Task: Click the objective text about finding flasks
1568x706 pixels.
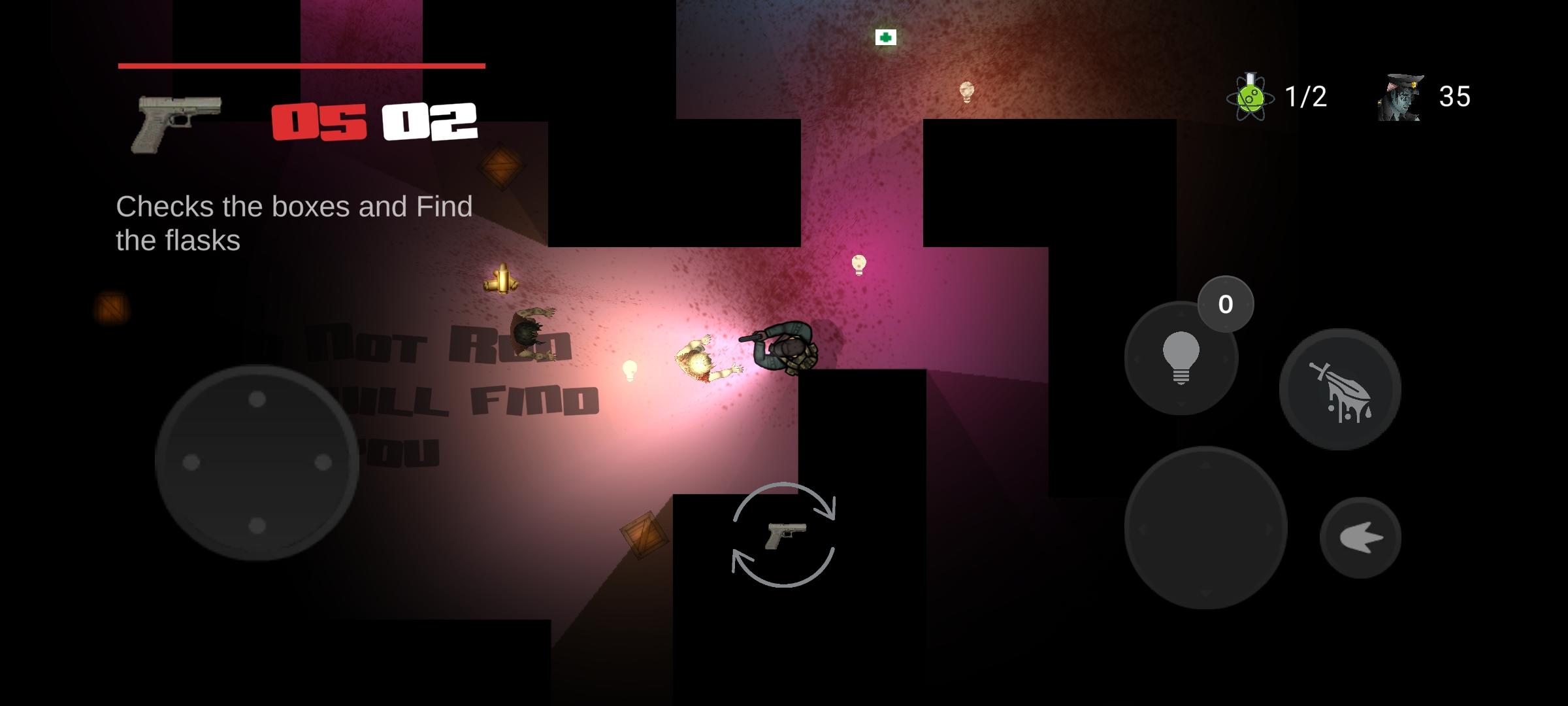Action: pos(294,222)
